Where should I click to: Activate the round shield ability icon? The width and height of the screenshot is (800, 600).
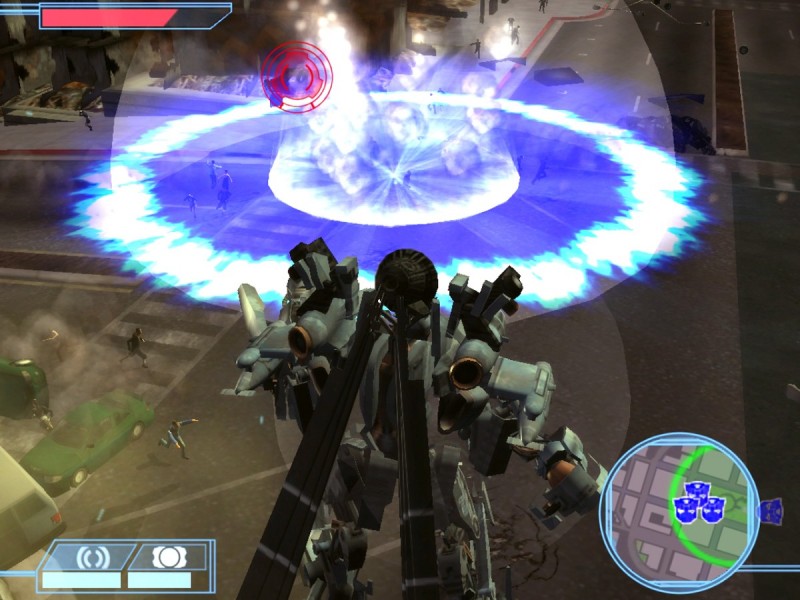tap(166, 557)
